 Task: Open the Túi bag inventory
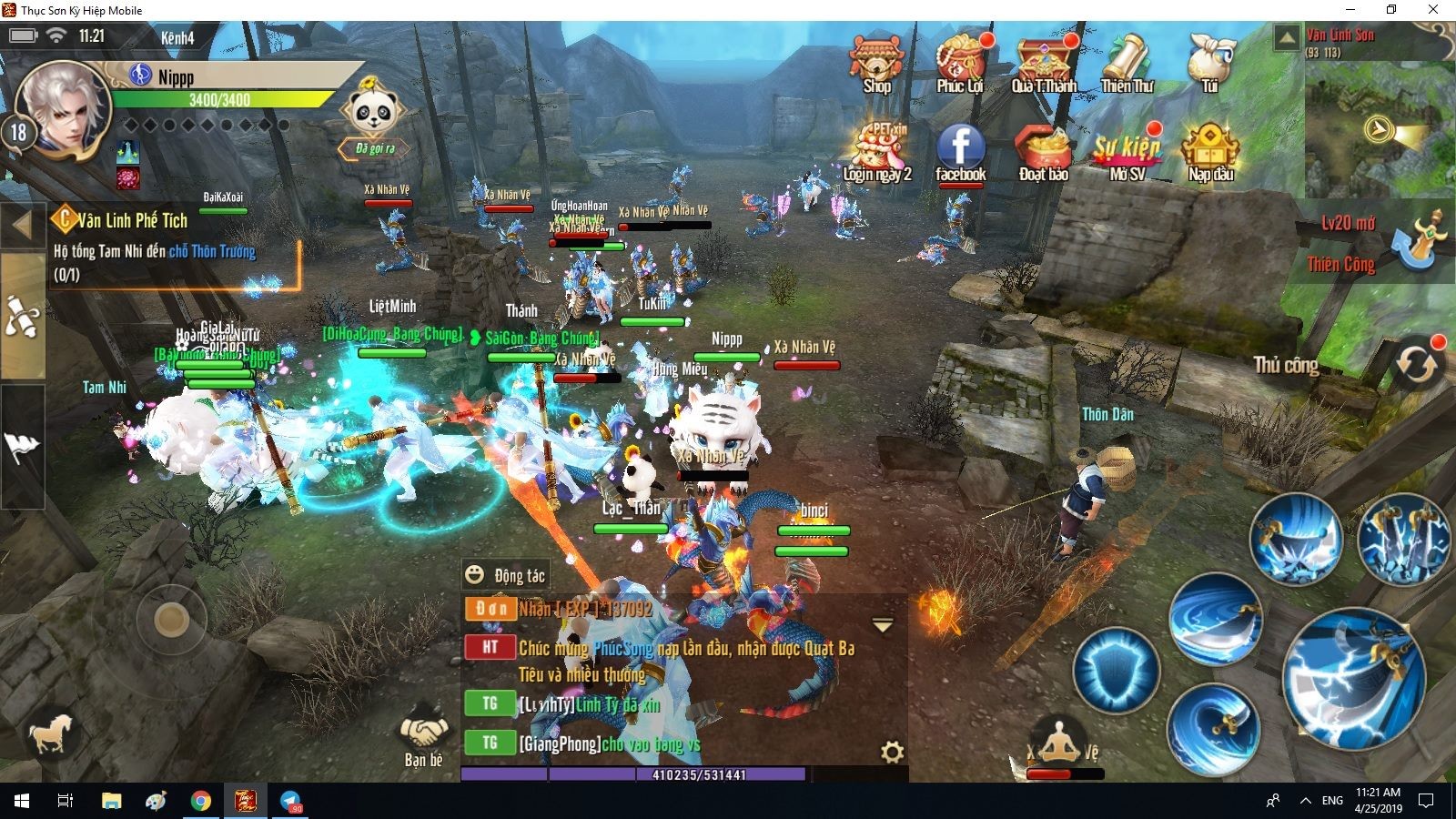pyautogui.click(x=1210, y=62)
